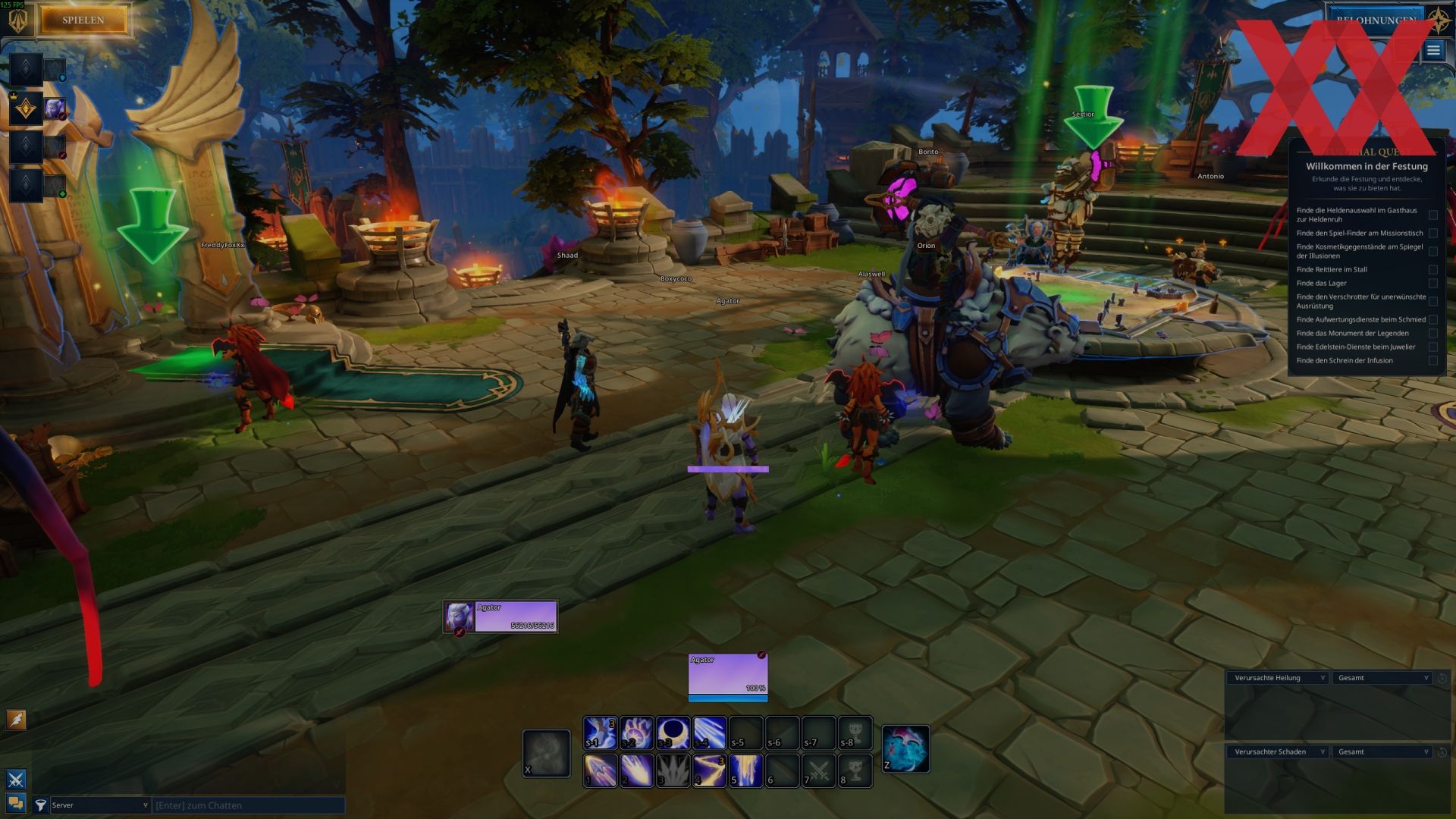The image size is (1456, 819).
Task: Trigger the light arrow ability in slot 1
Action: tap(600, 770)
